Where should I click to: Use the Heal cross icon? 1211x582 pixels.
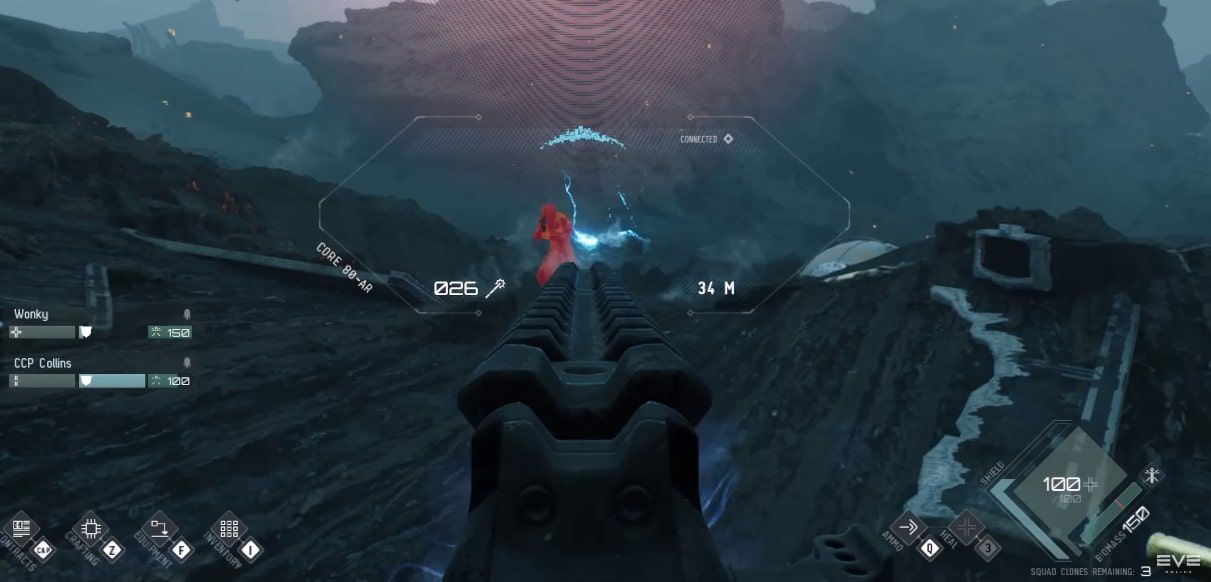pyautogui.click(x=966, y=526)
